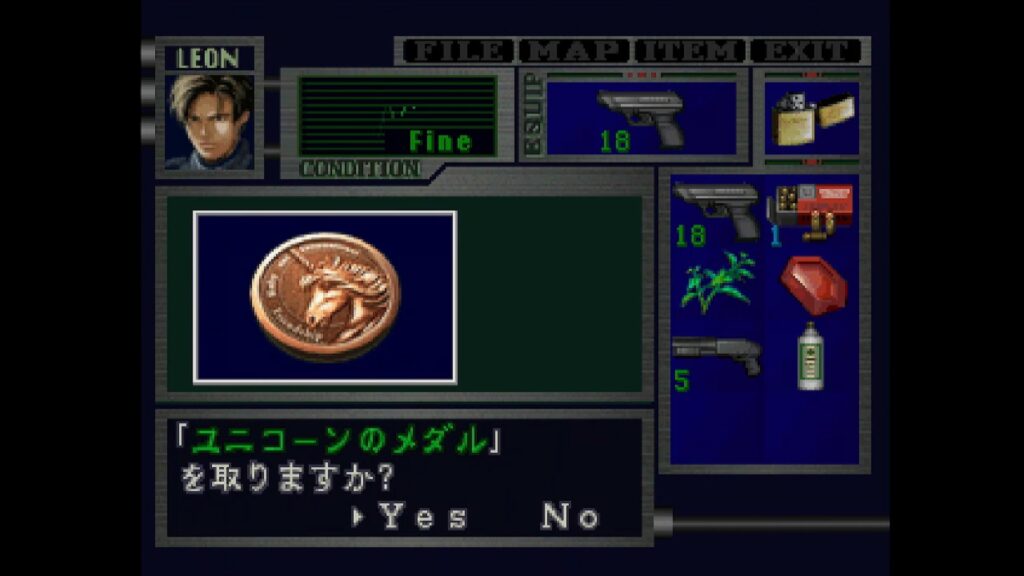Click the Unicorn Medal preview image

[x=325, y=297]
